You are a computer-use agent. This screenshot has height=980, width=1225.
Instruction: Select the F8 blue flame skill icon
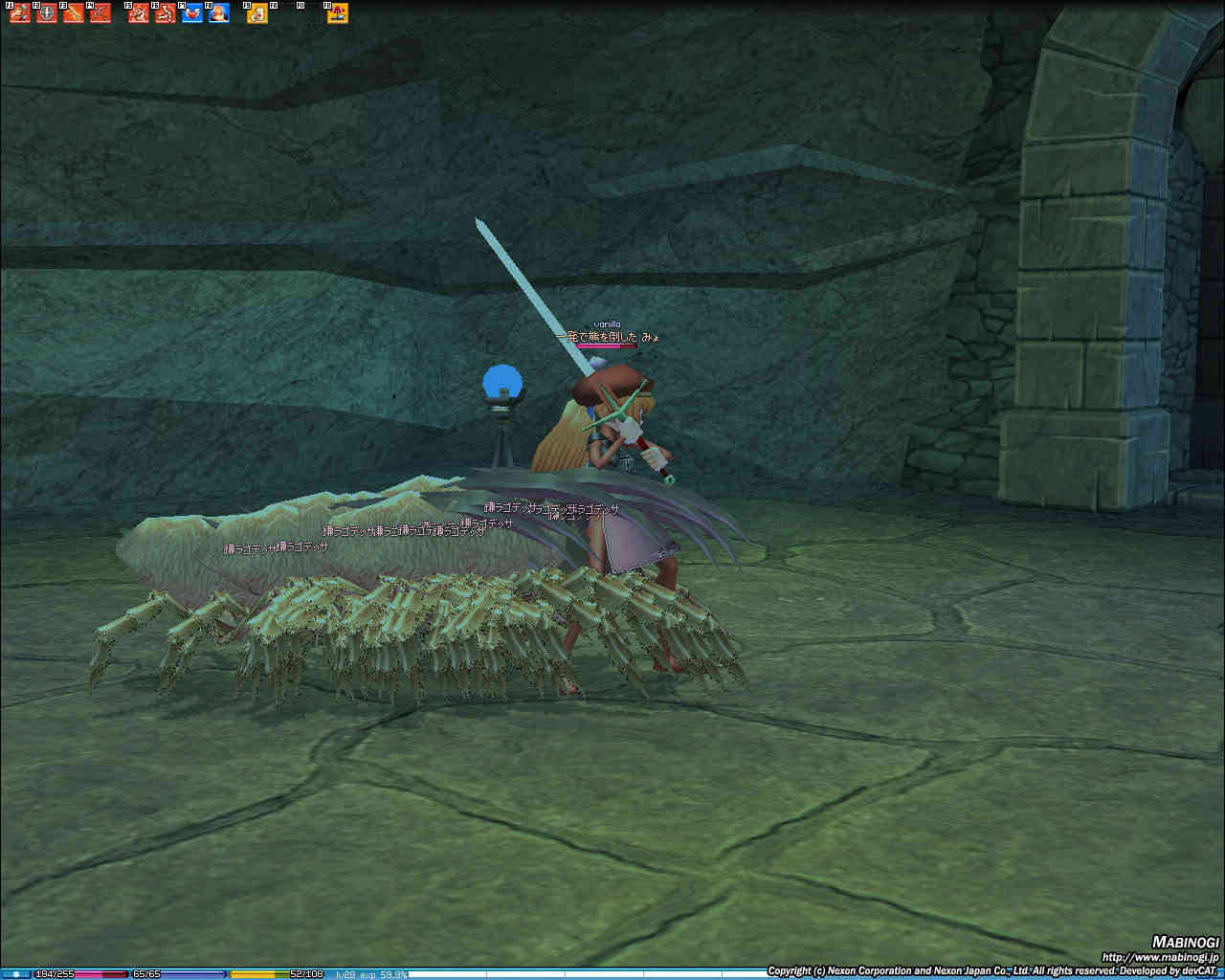click(x=219, y=13)
